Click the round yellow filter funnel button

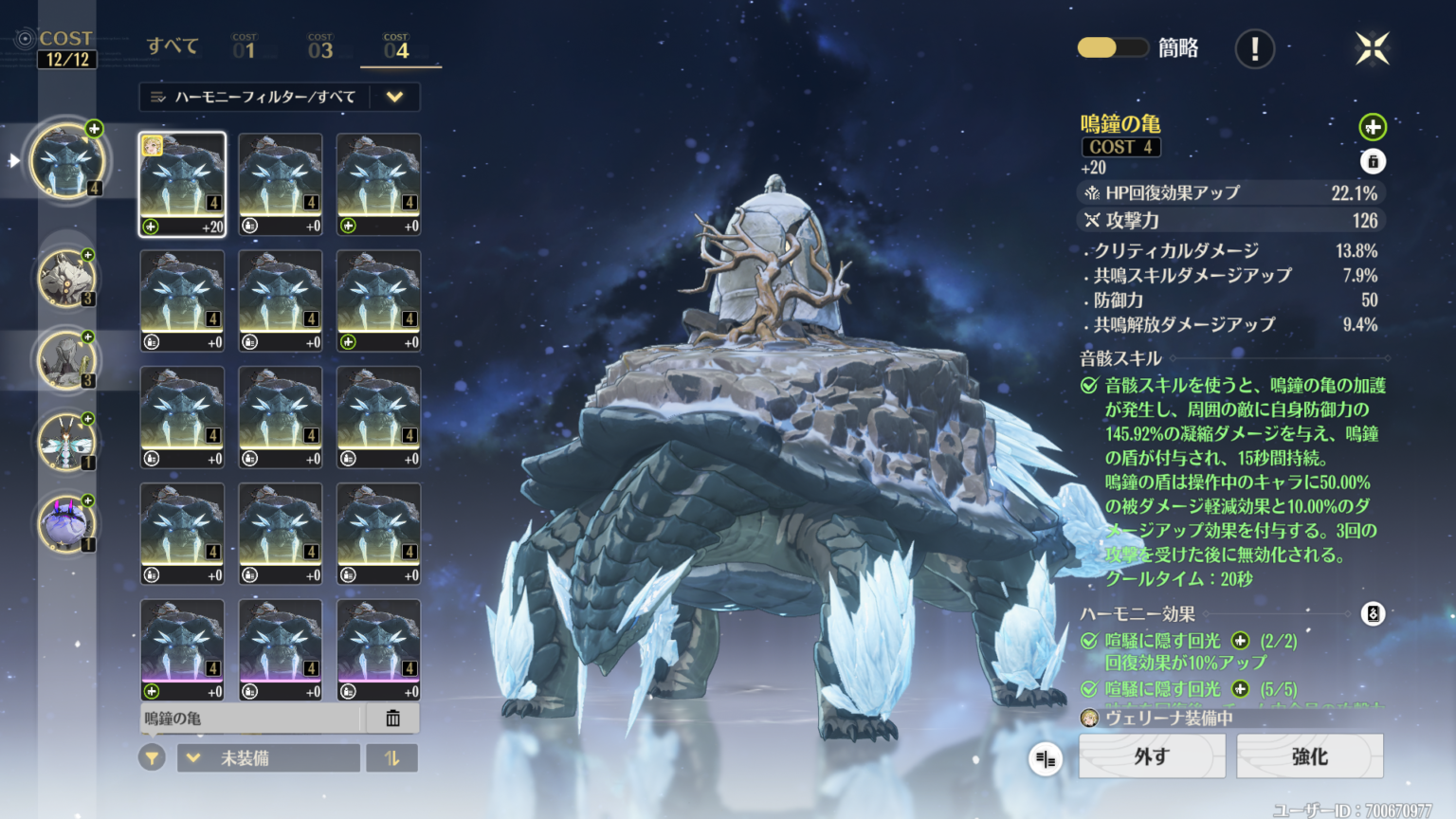click(152, 758)
